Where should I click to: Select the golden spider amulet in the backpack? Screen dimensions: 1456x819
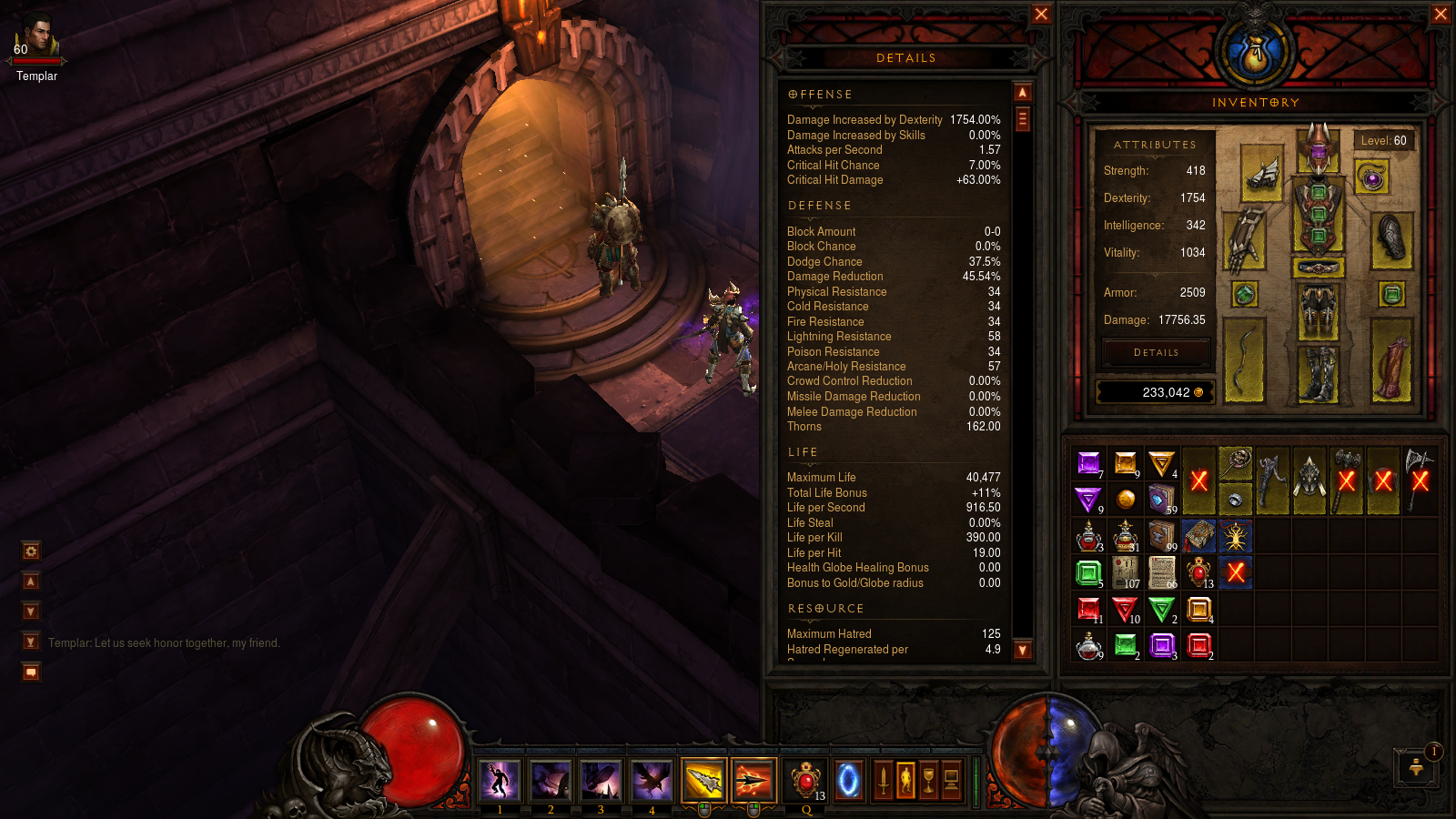[1235, 536]
